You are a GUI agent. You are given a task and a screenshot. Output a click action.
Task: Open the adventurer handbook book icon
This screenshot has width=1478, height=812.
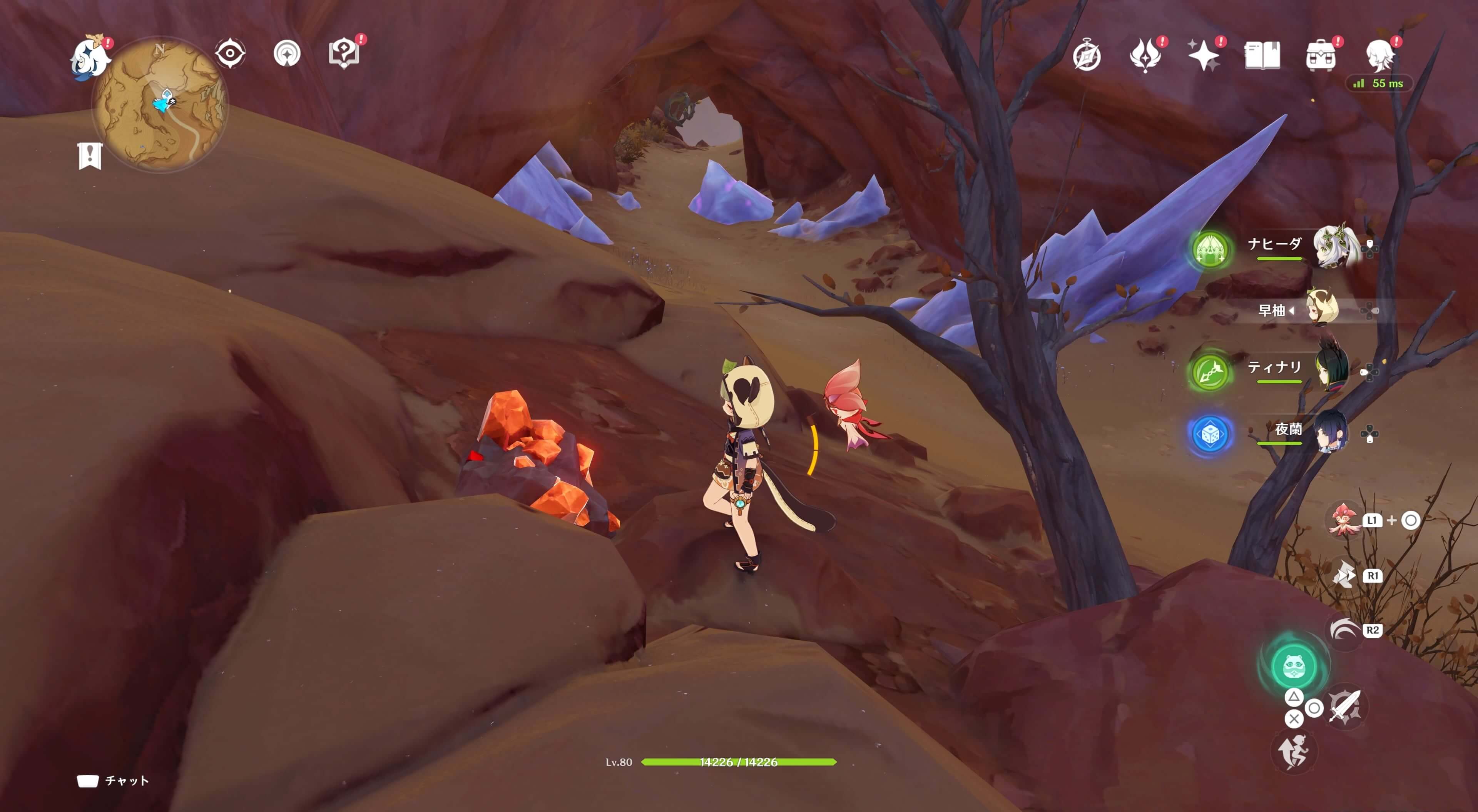pyautogui.click(x=1262, y=56)
